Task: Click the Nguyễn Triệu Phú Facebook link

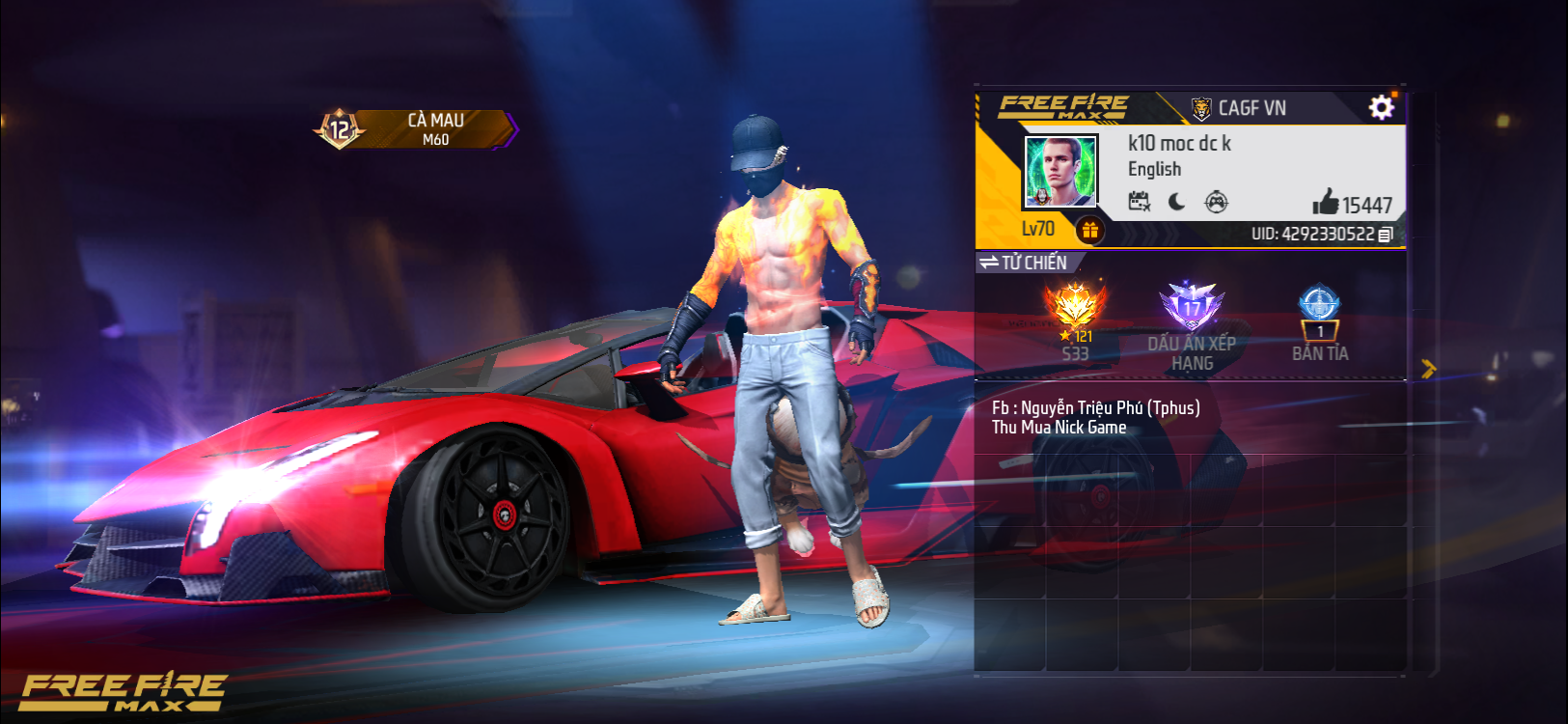Action: tap(1095, 407)
